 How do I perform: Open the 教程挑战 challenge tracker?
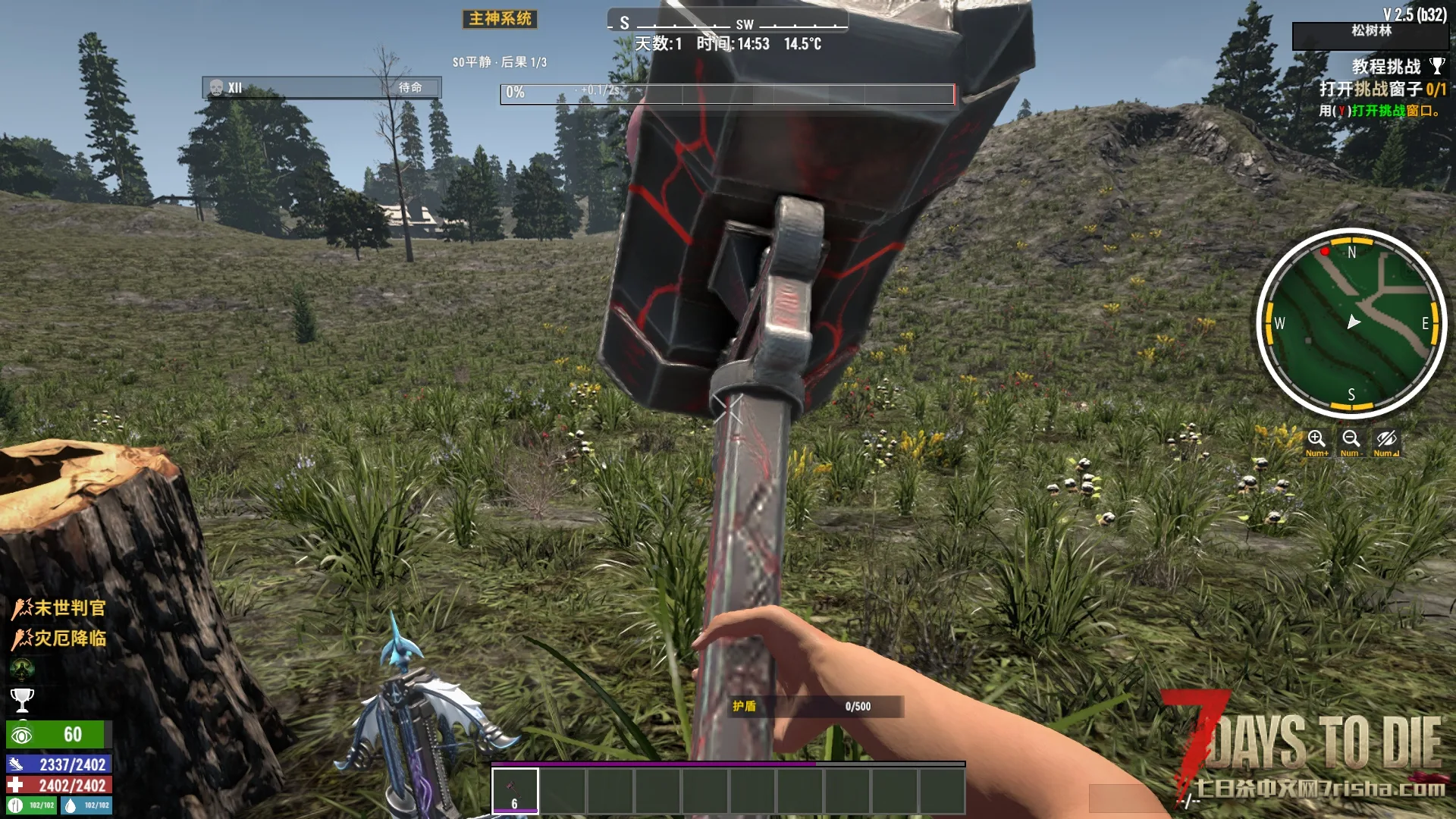pyautogui.click(x=1385, y=67)
